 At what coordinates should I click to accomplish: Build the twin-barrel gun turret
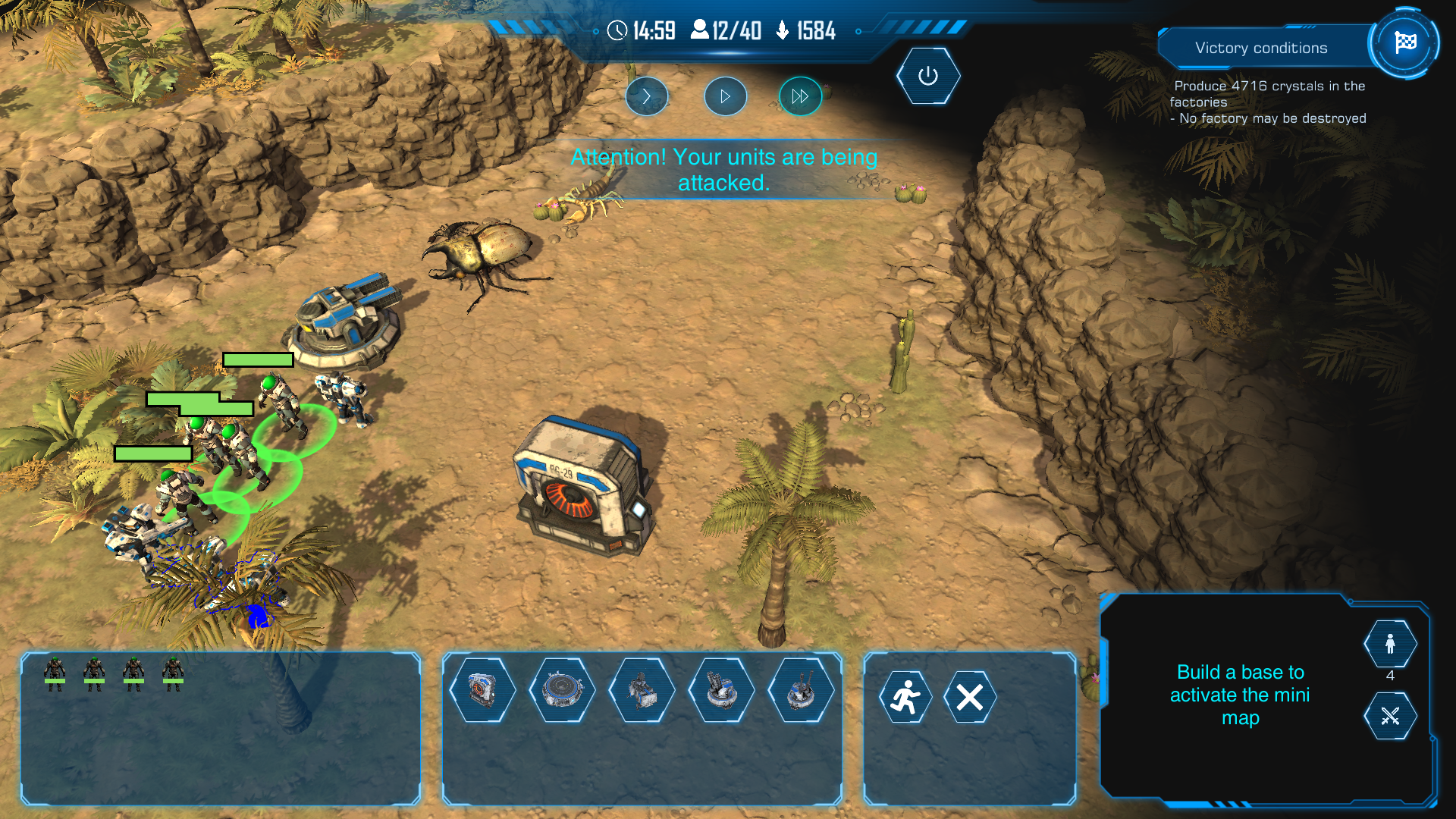(x=801, y=691)
